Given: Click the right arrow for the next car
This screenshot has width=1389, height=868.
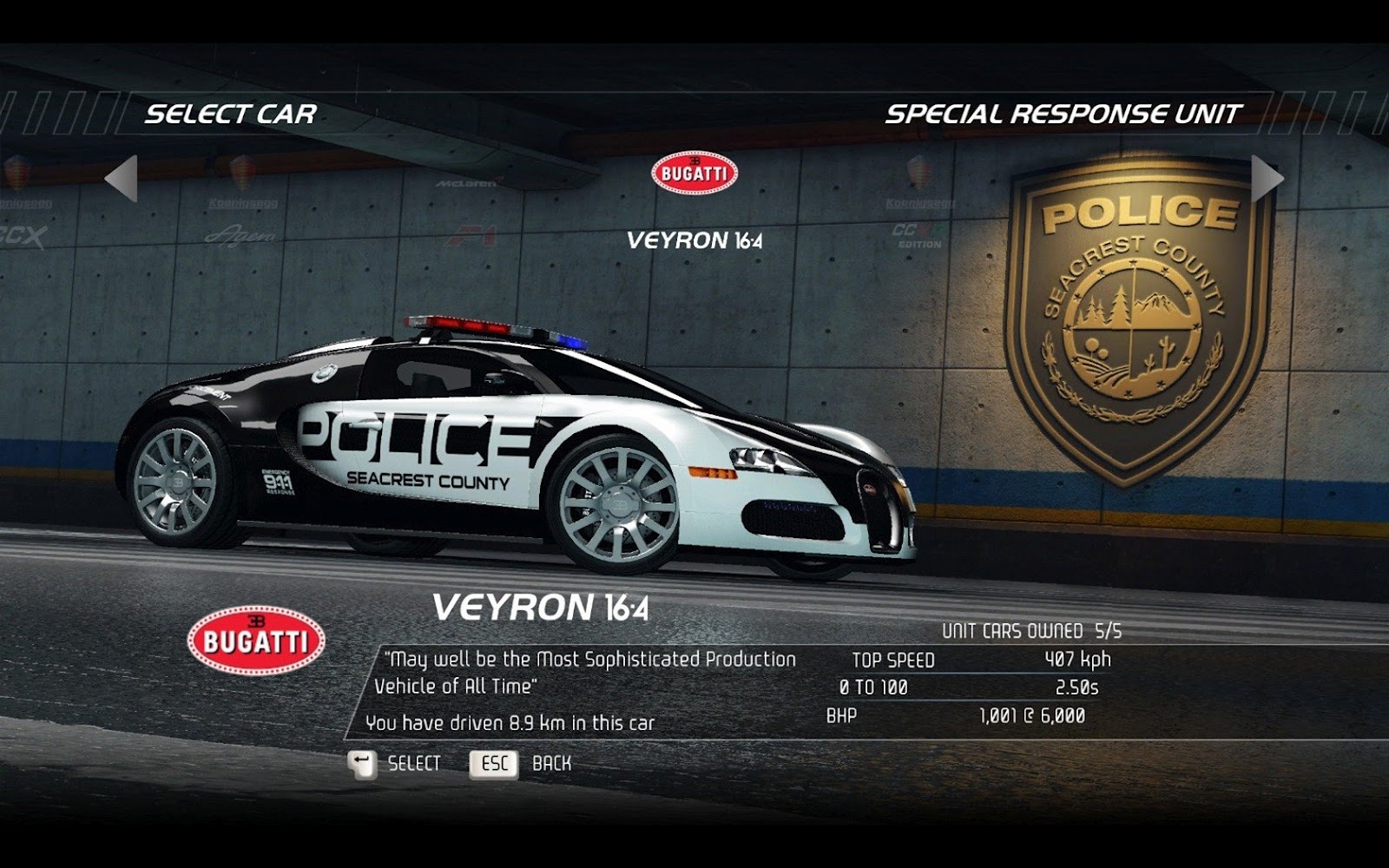Looking at the screenshot, I should tap(1267, 179).
